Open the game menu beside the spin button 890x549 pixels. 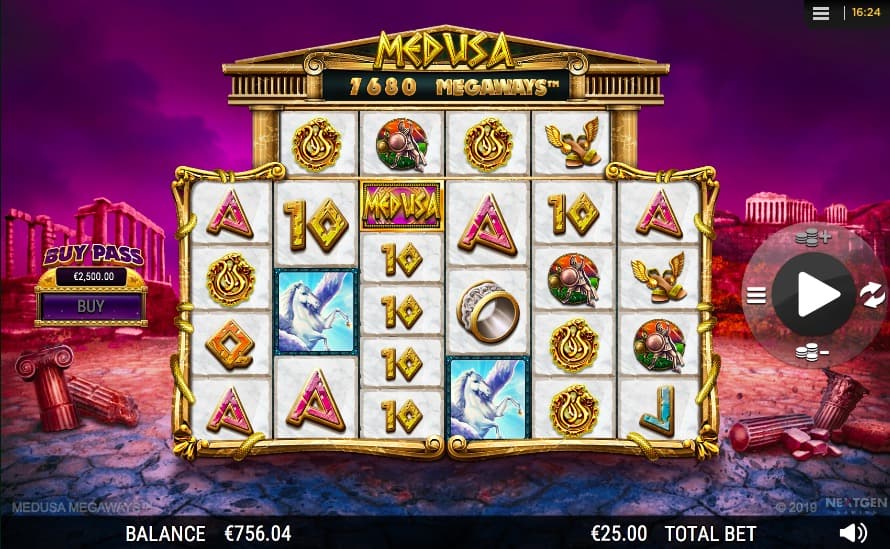click(x=756, y=294)
